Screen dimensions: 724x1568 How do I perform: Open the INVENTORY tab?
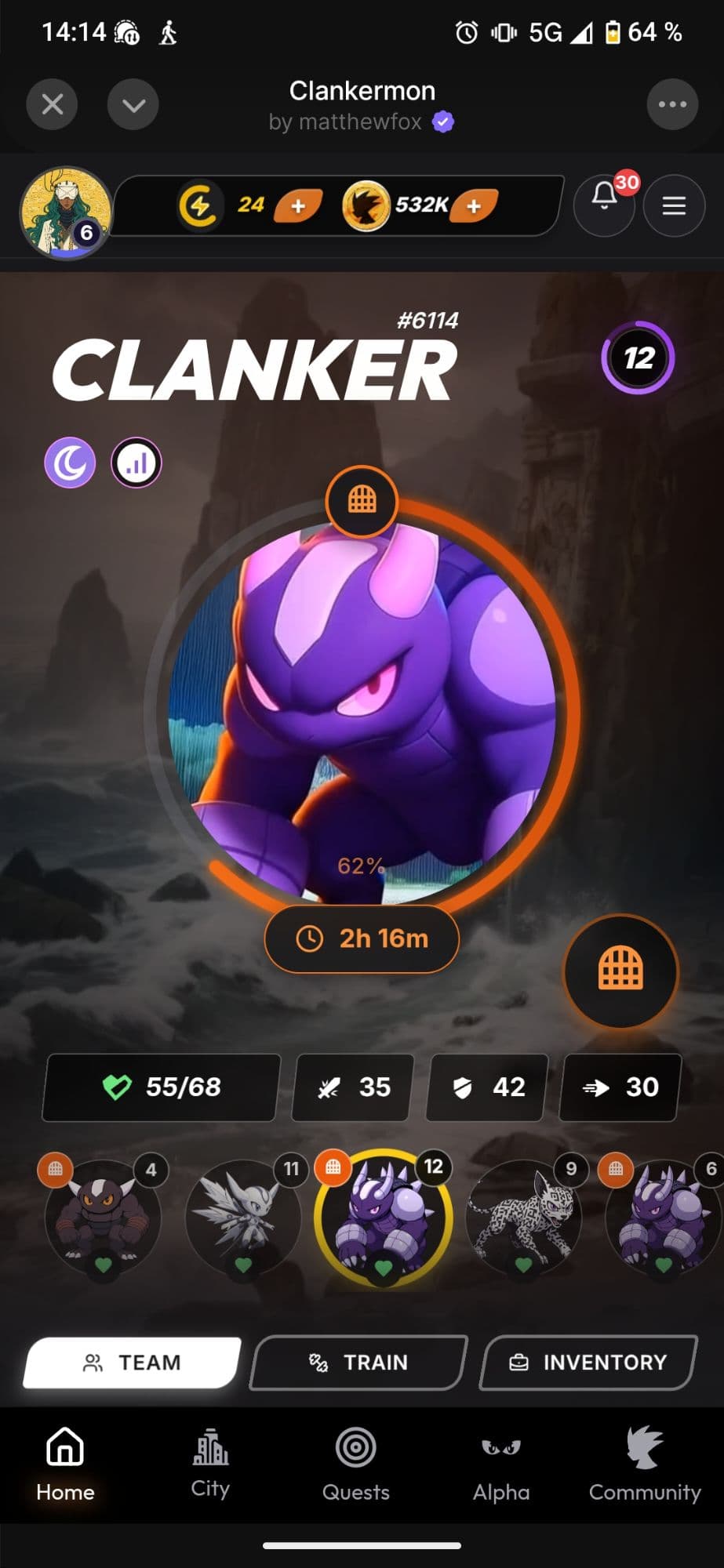click(588, 1363)
